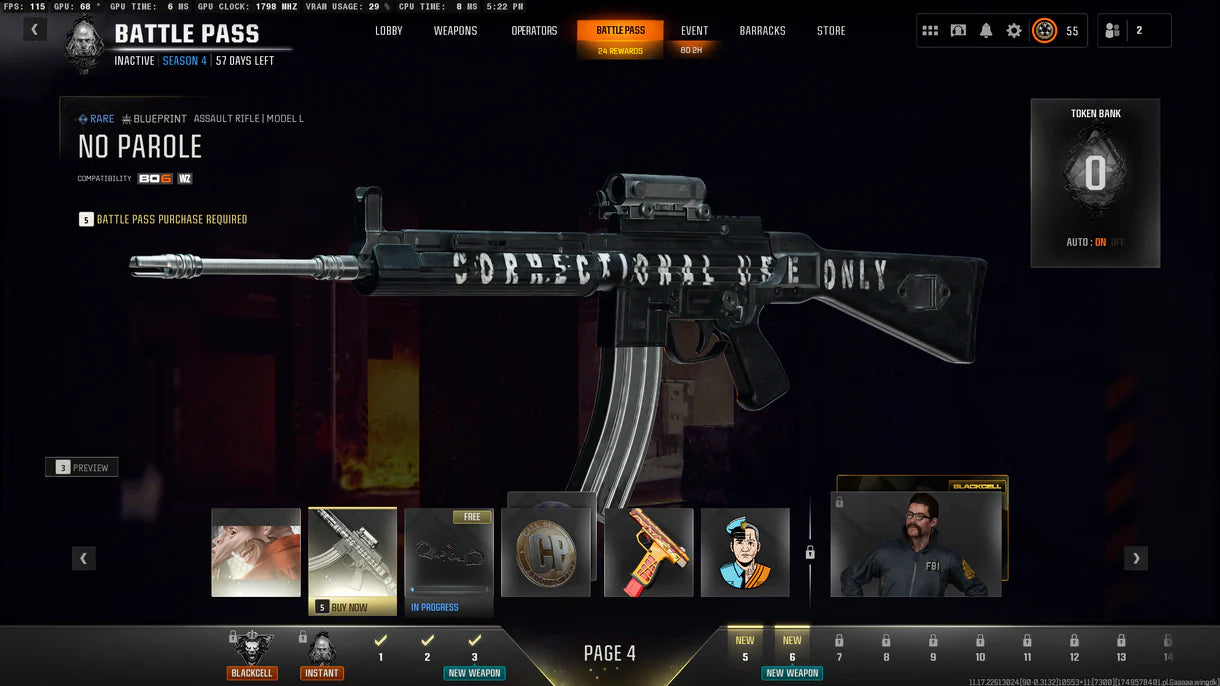Select the Operators tab
This screenshot has height=686, width=1220.
(534, 31)
